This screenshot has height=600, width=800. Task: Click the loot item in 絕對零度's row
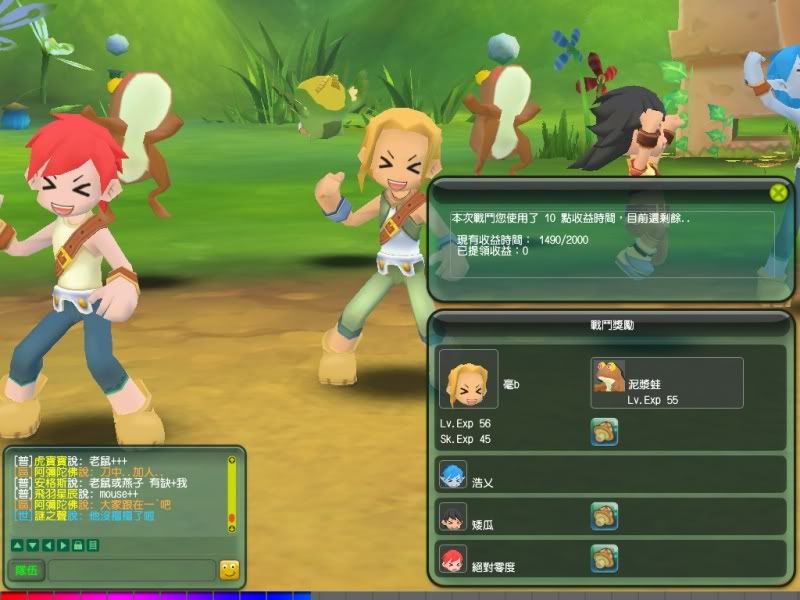(604, 558)
